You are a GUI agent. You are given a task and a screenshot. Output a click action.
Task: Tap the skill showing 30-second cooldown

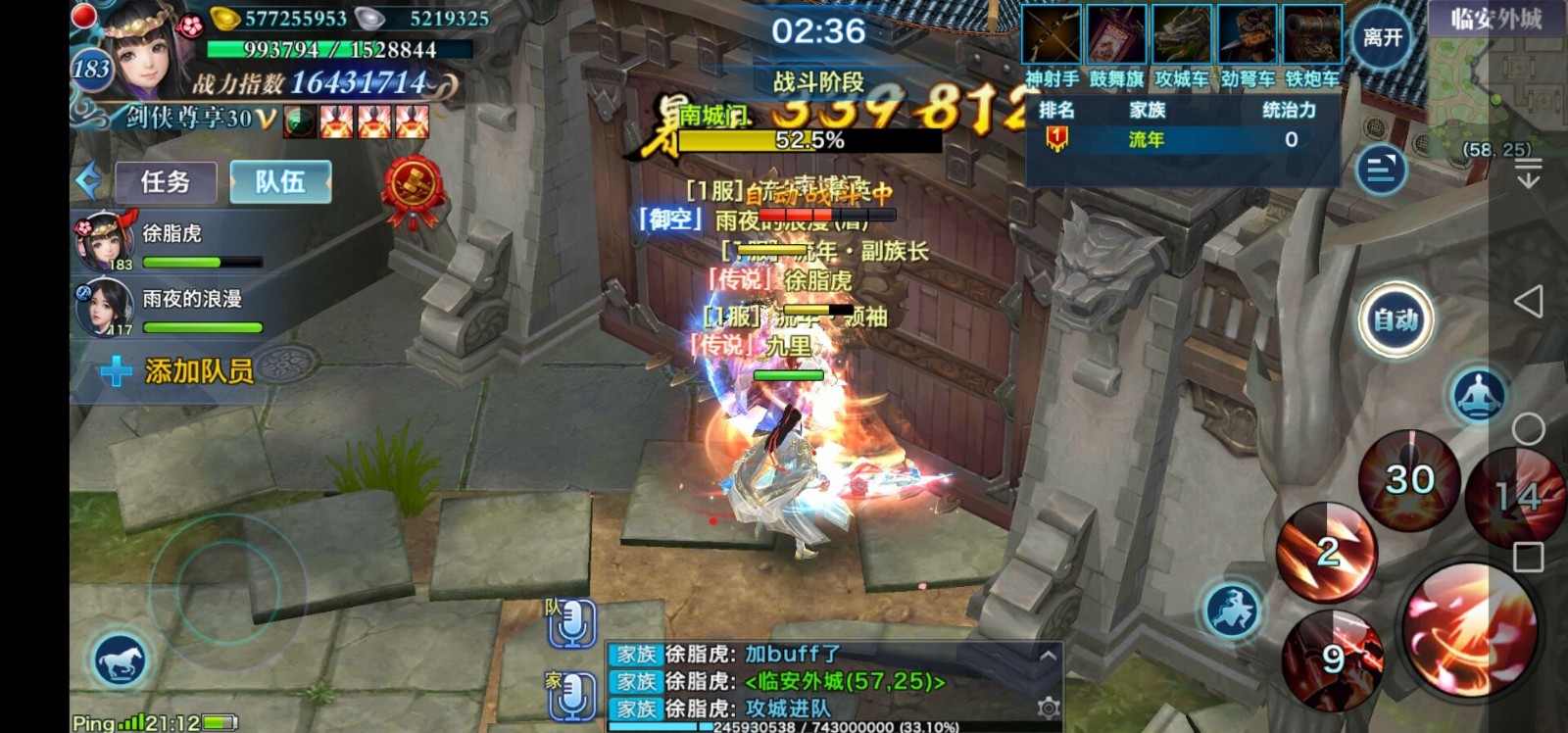tap(1408, 479)
